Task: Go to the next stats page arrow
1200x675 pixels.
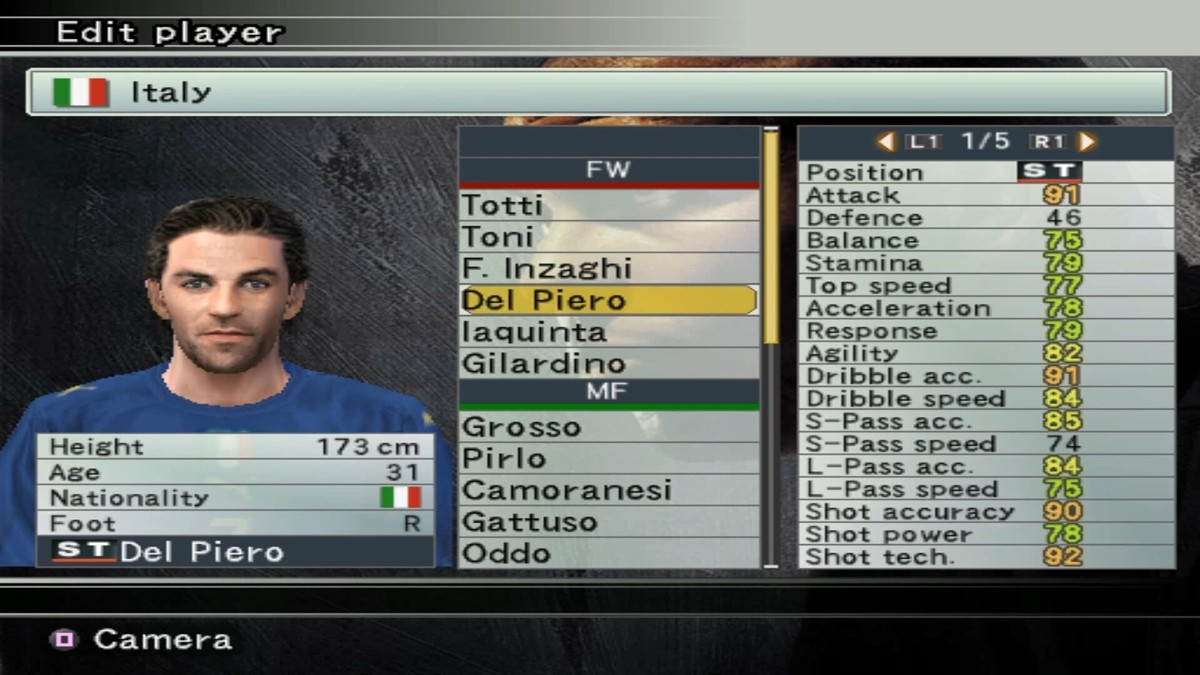Action: coord(1088,142)
